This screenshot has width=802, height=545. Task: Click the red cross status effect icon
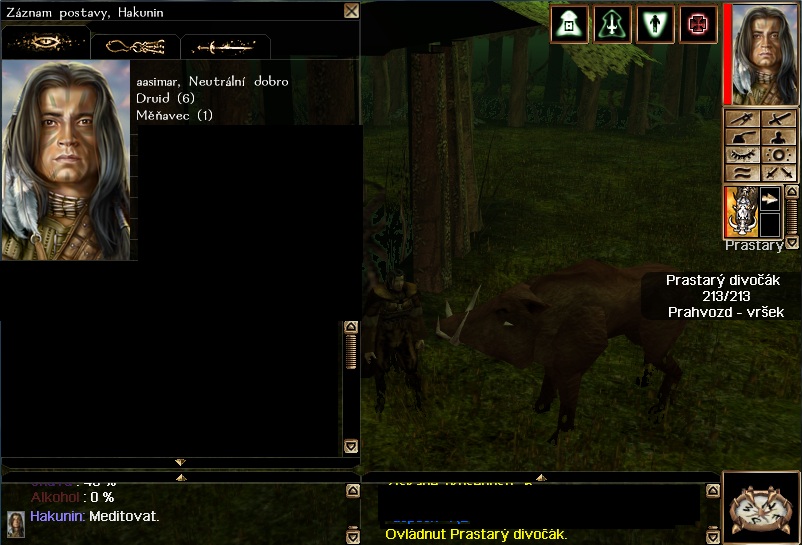point(698,24)
